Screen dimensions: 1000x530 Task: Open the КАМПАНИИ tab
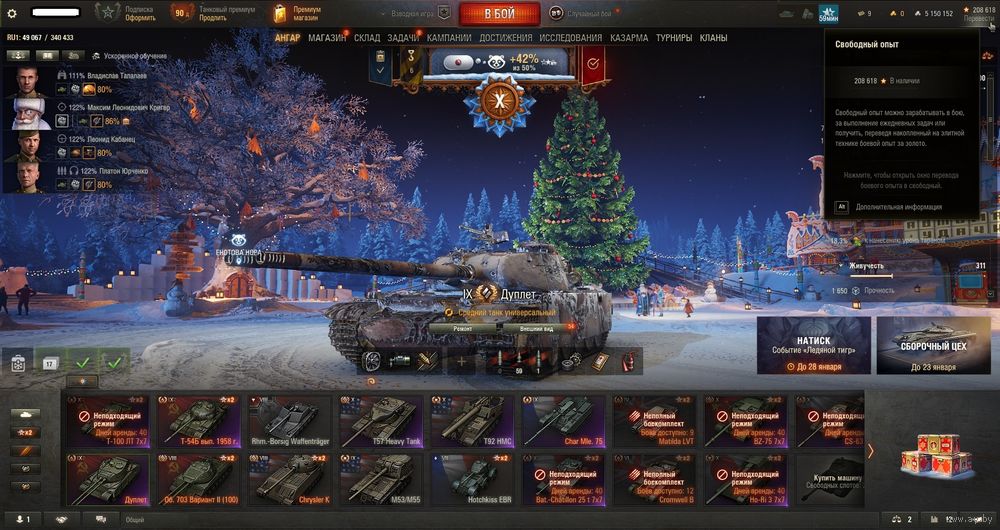449,38
